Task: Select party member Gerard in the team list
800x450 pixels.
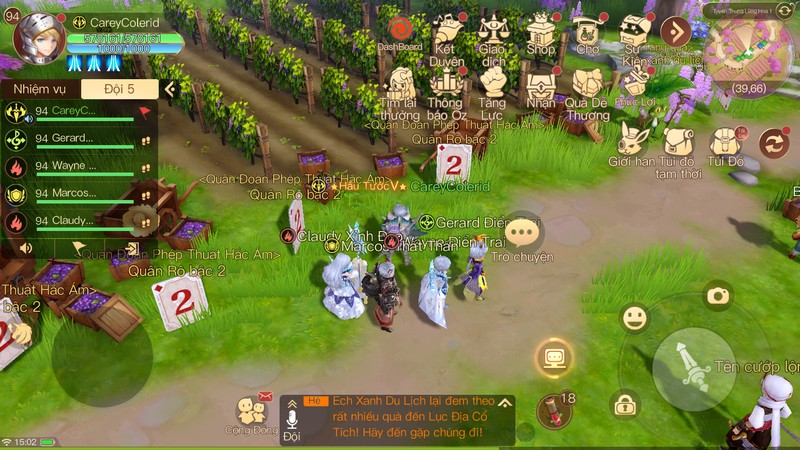Action: pyautogui.click(x=75, y=139)
